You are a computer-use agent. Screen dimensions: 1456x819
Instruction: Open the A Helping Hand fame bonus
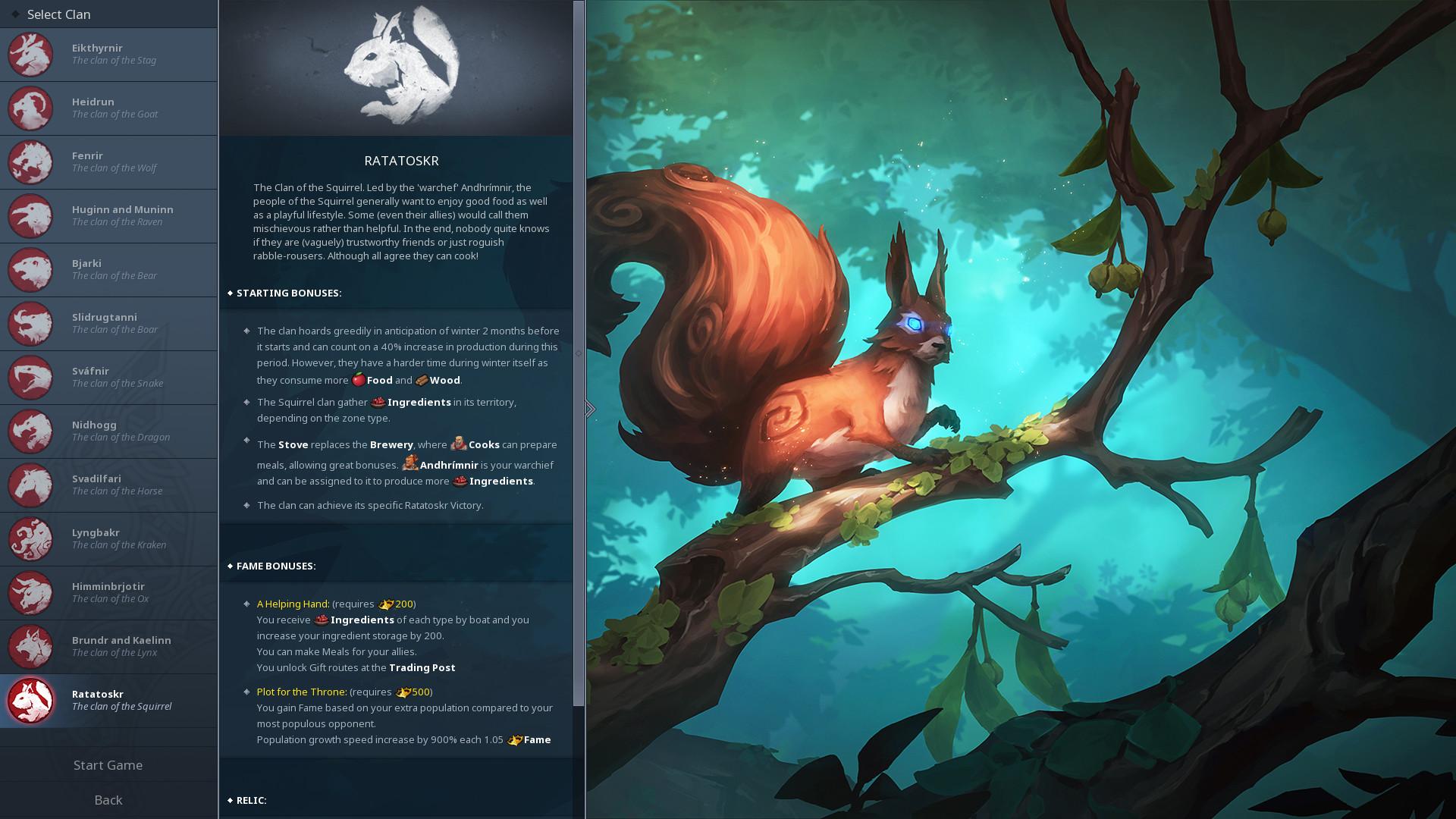293,604
